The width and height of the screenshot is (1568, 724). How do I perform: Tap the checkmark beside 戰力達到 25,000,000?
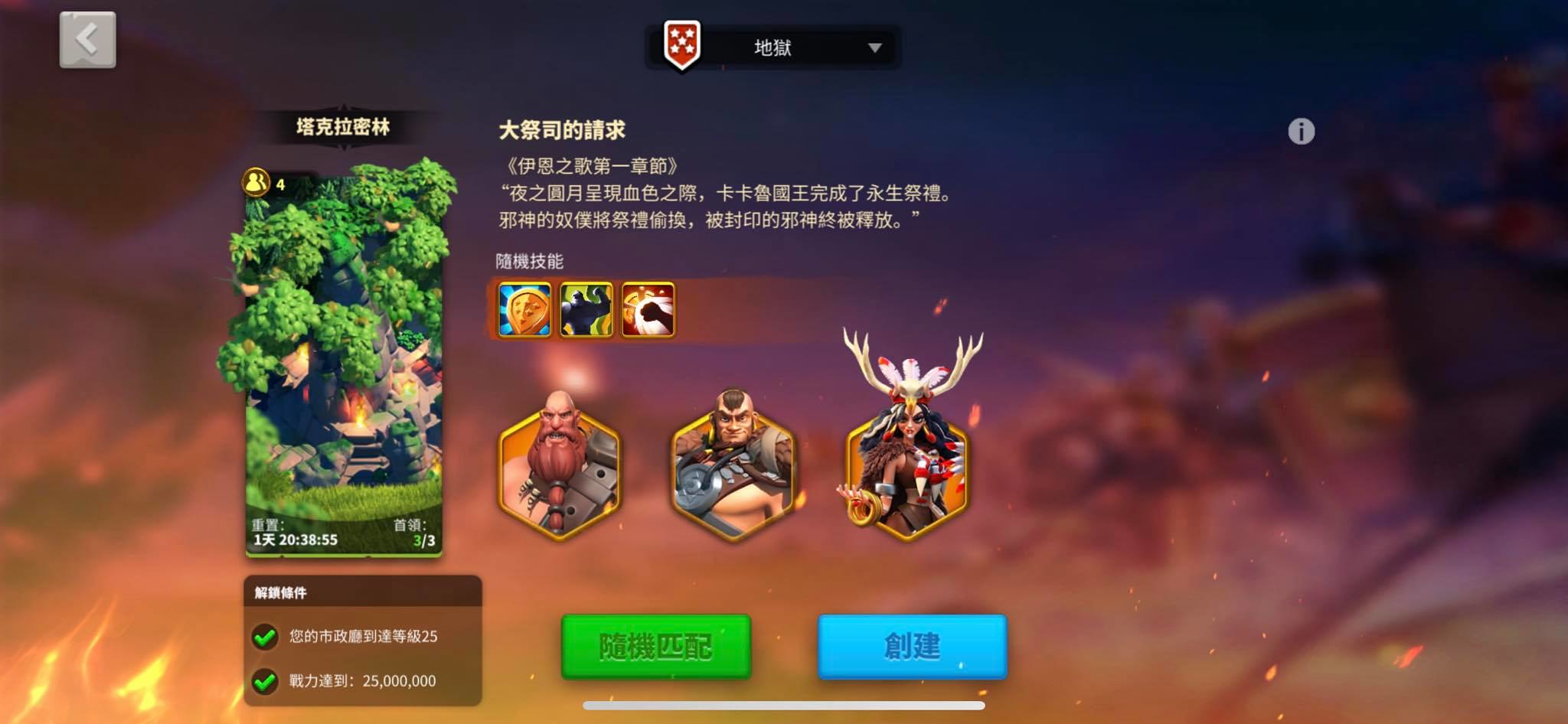click(266, 681)
